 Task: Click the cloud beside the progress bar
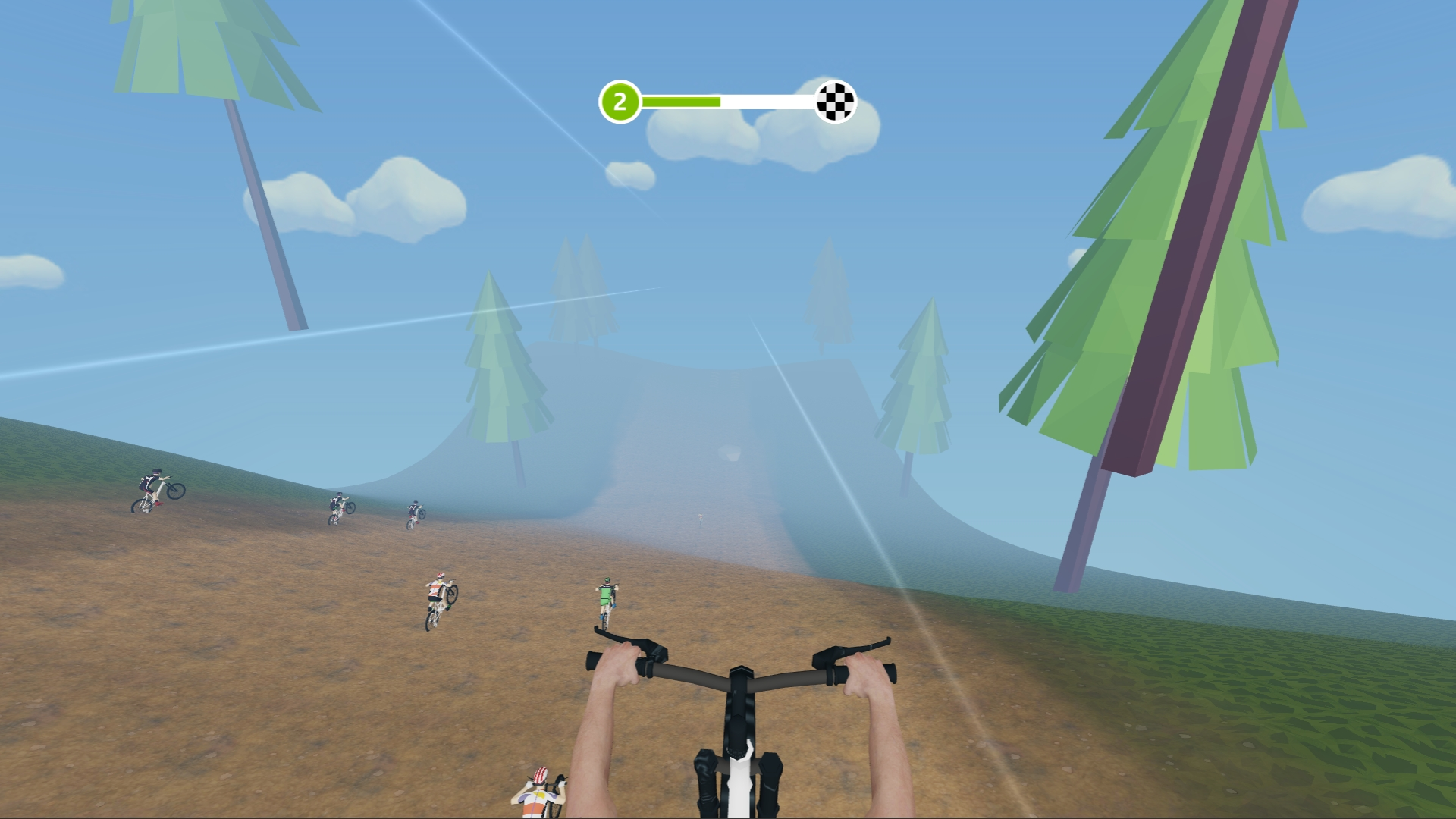[705, 140]
